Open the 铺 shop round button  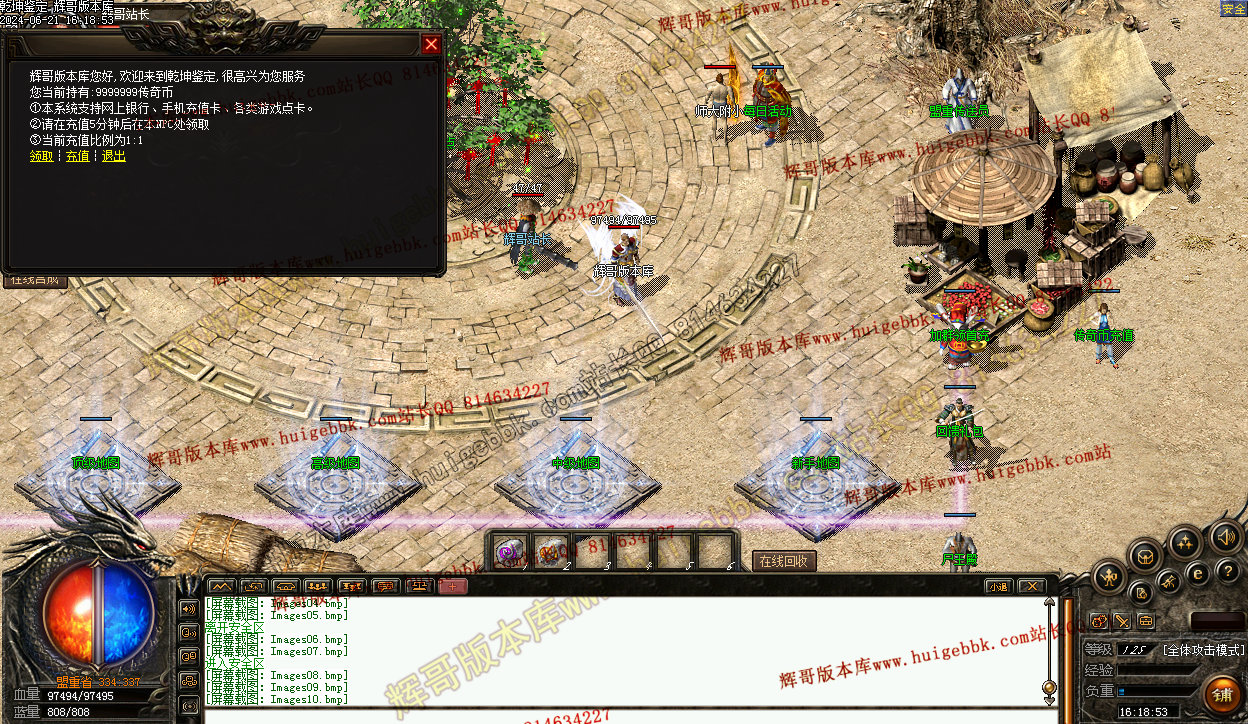click(1222, 693)
